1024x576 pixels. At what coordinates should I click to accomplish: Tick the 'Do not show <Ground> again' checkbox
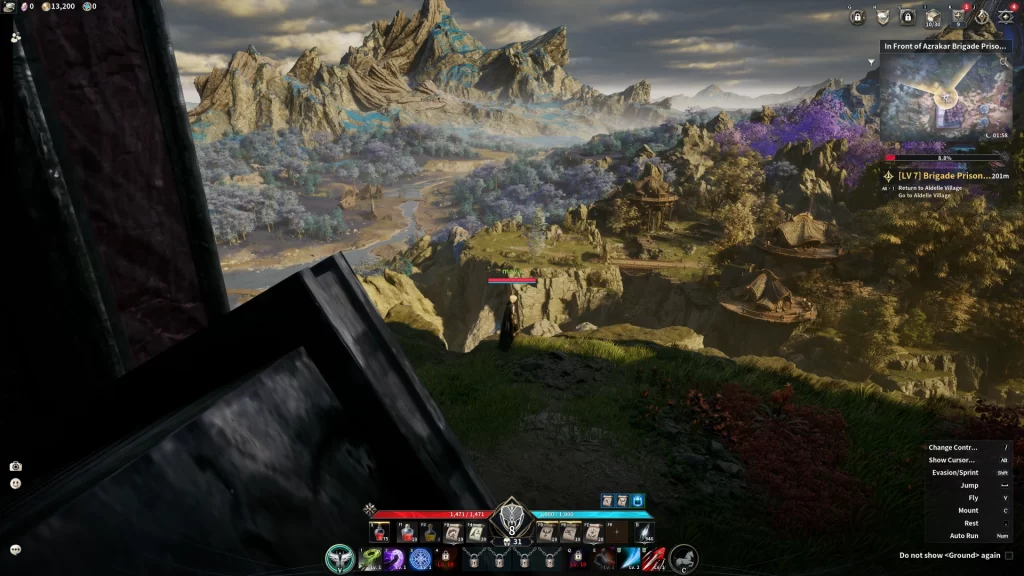point(1008,555)
